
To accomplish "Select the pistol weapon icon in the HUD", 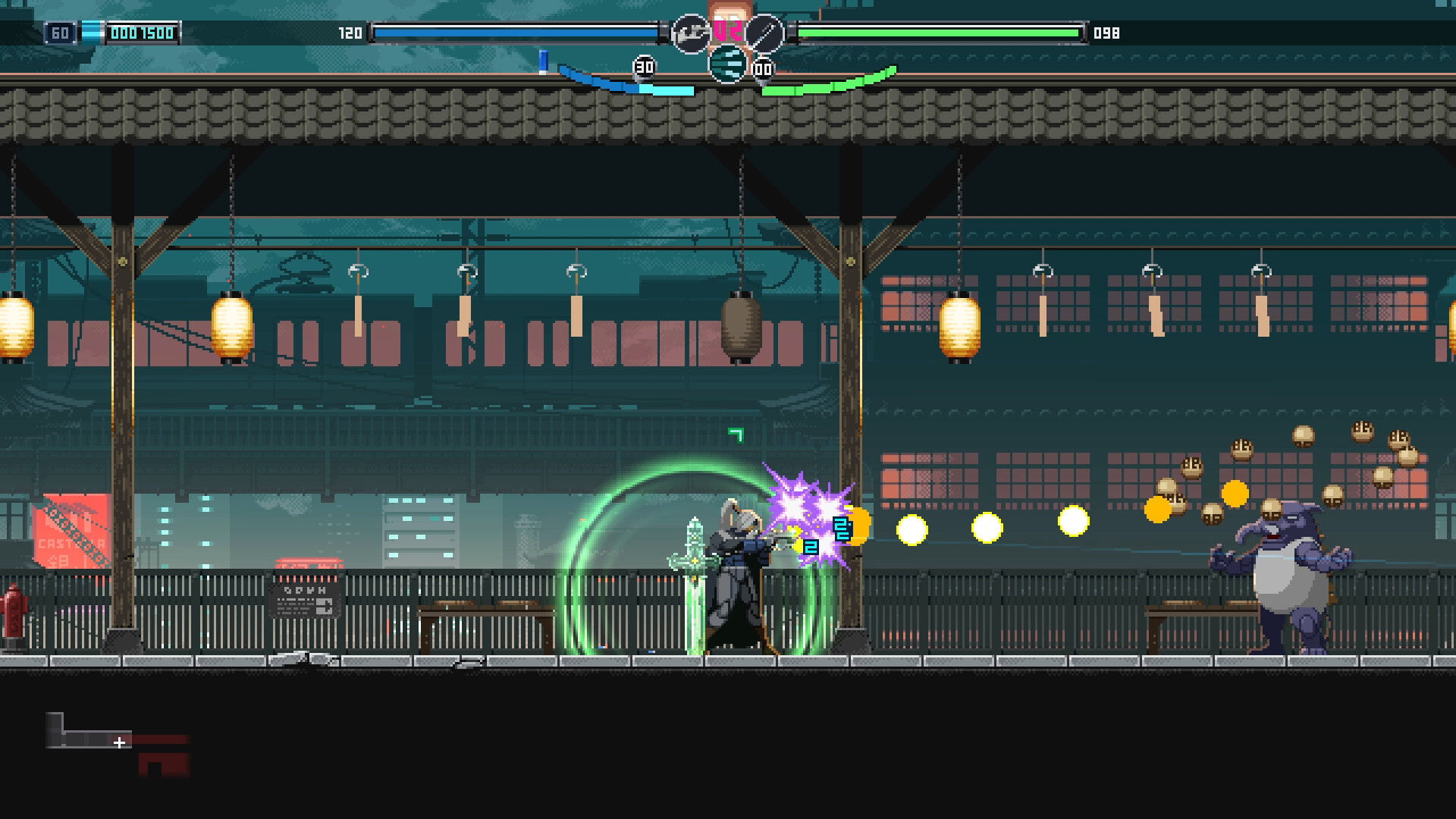I will (690, 33).
